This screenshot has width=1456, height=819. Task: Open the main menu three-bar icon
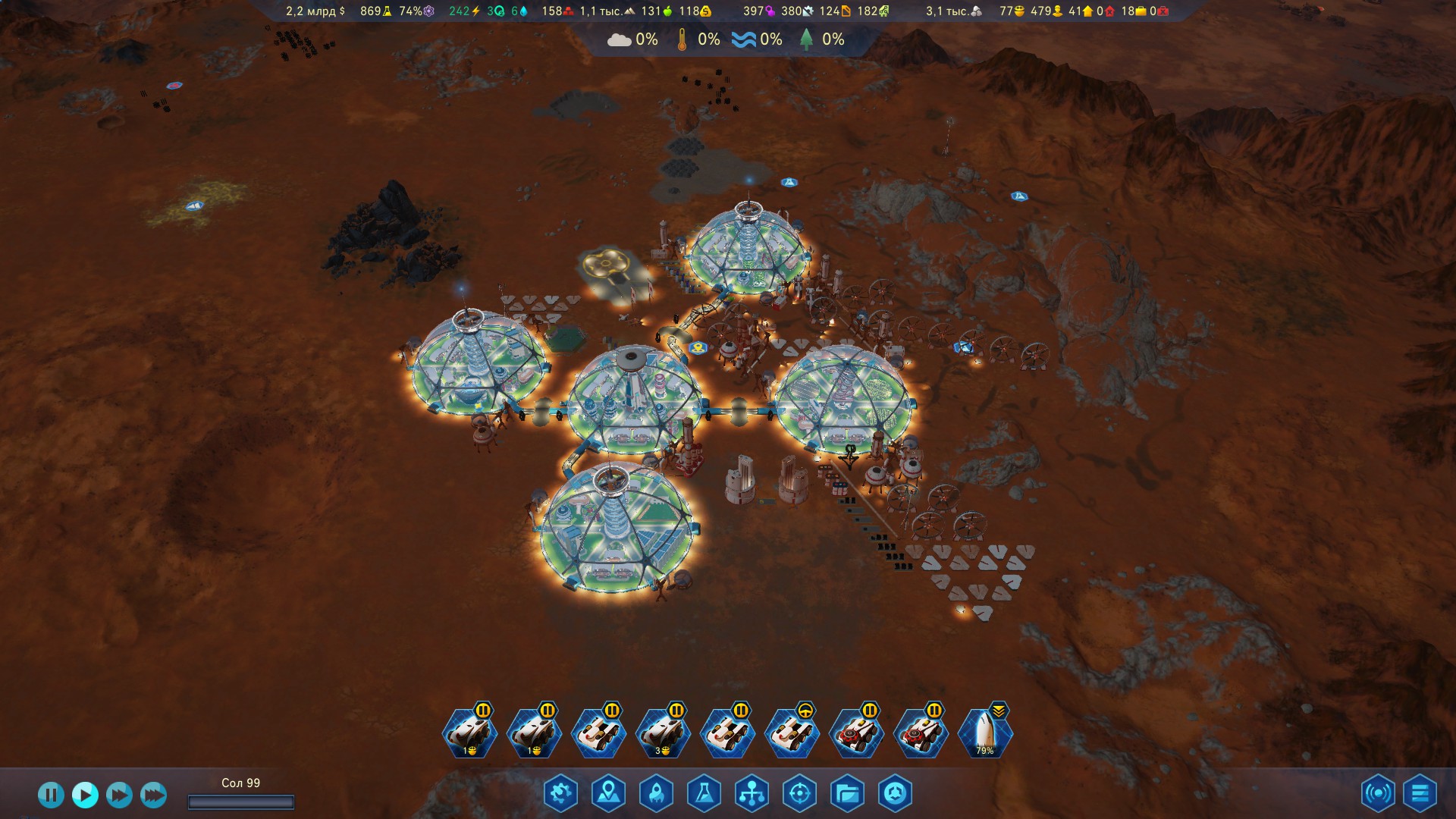tap(1420, 794)
